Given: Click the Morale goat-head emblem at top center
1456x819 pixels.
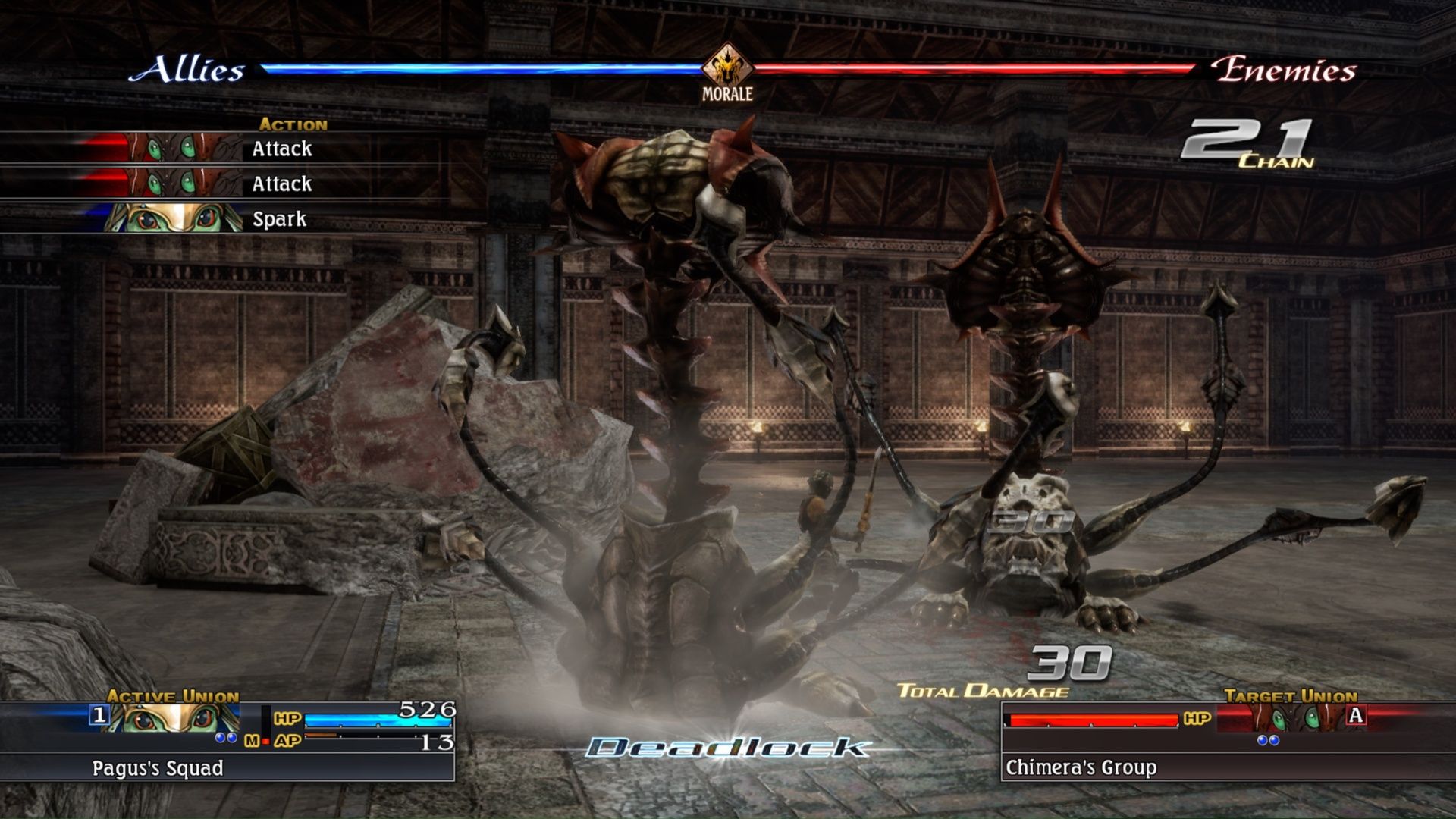Looking at the screenshot, I should pos(727,67).
